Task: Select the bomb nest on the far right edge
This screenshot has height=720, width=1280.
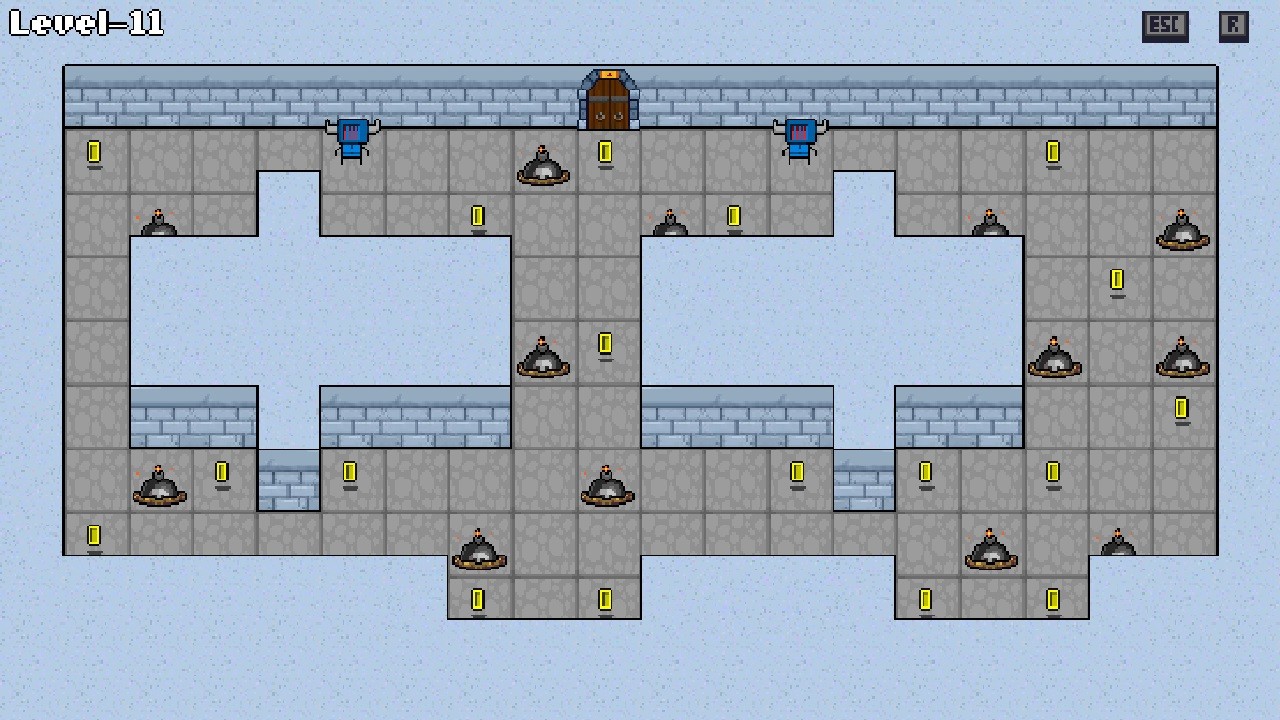Action: [1183, 360]
